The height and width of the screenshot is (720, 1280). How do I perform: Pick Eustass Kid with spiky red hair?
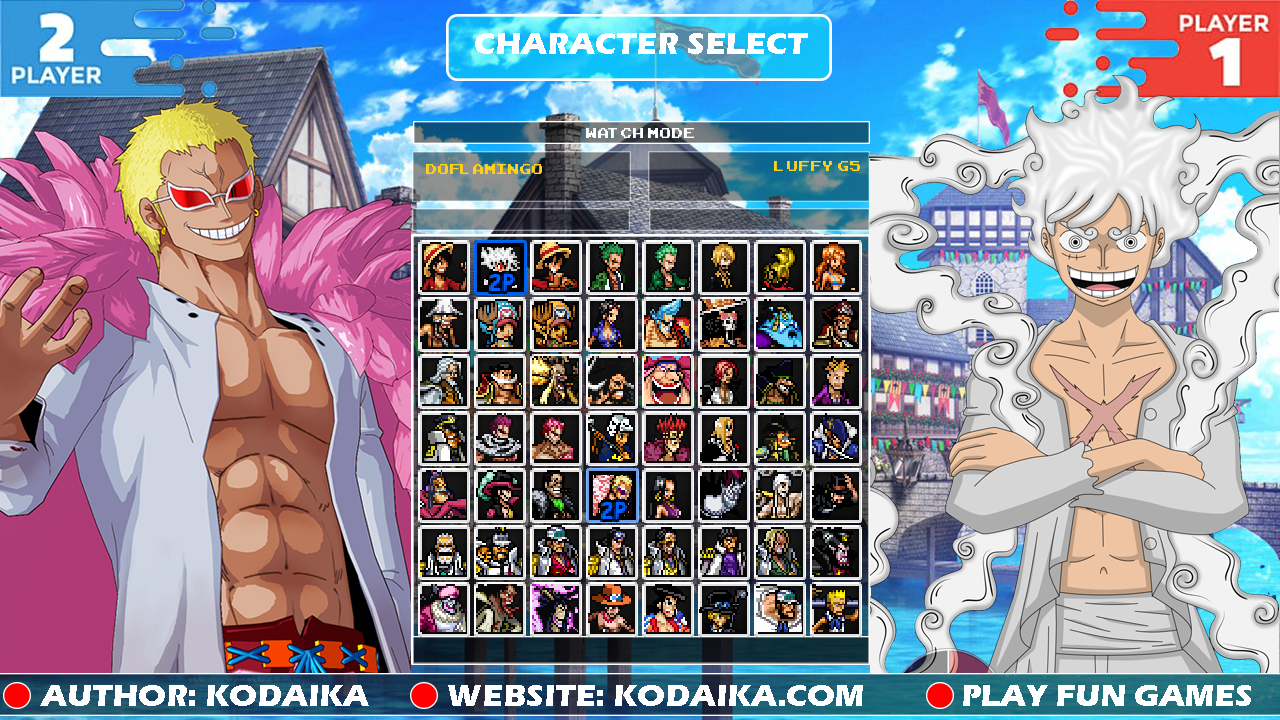[668, 438]
